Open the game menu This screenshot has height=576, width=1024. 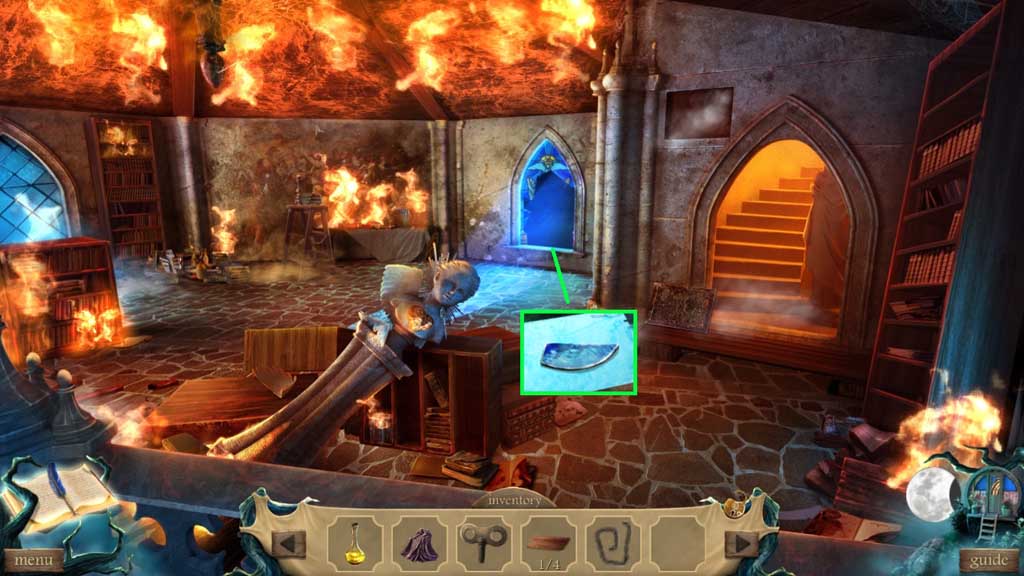(x=33, y=560)
